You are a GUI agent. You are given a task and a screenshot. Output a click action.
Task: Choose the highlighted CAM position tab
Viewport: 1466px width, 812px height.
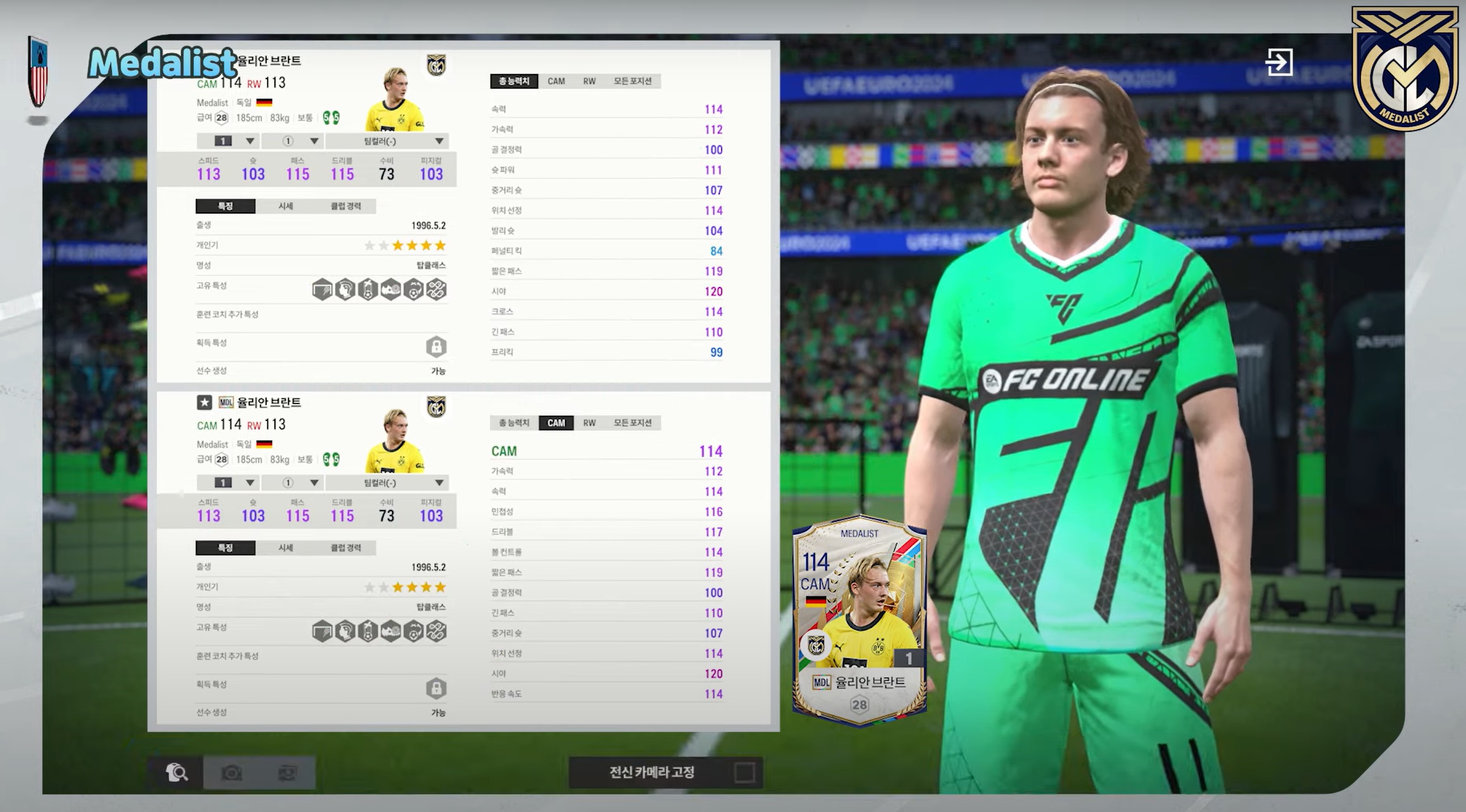click(x=556, y=423)
